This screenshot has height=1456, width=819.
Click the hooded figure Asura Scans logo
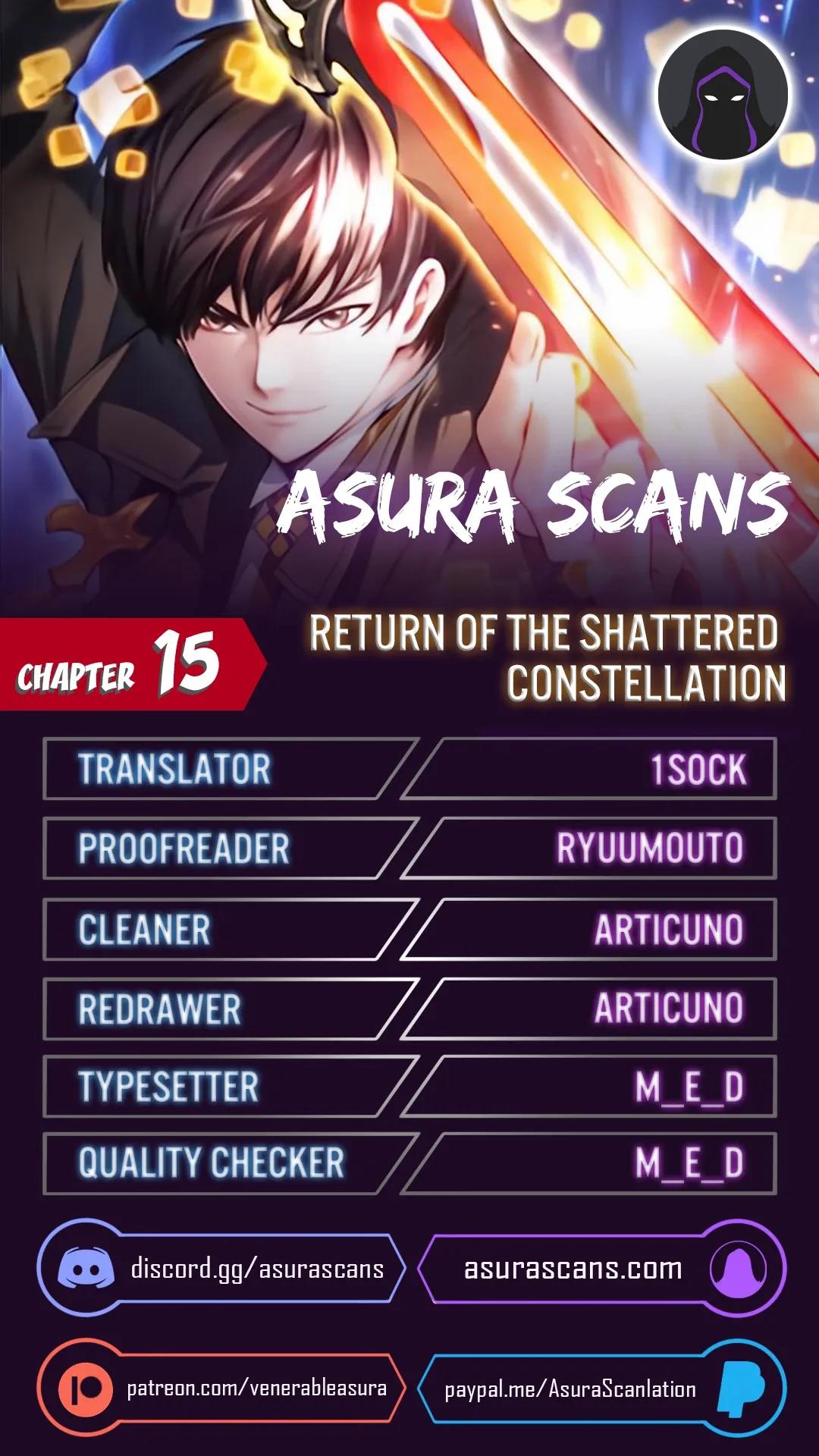point(723,96)
